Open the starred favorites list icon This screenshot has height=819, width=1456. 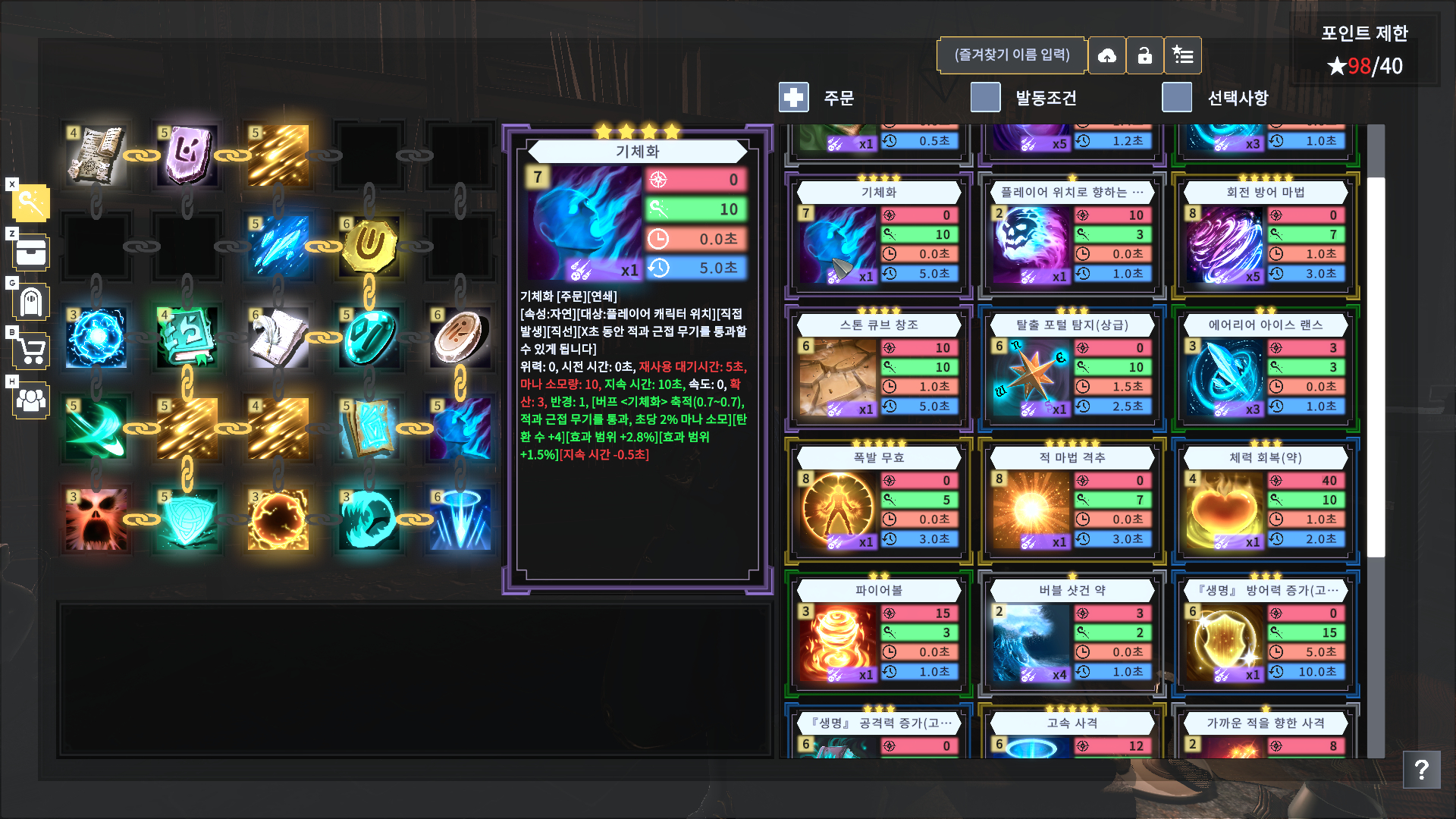coord(1183,55)
